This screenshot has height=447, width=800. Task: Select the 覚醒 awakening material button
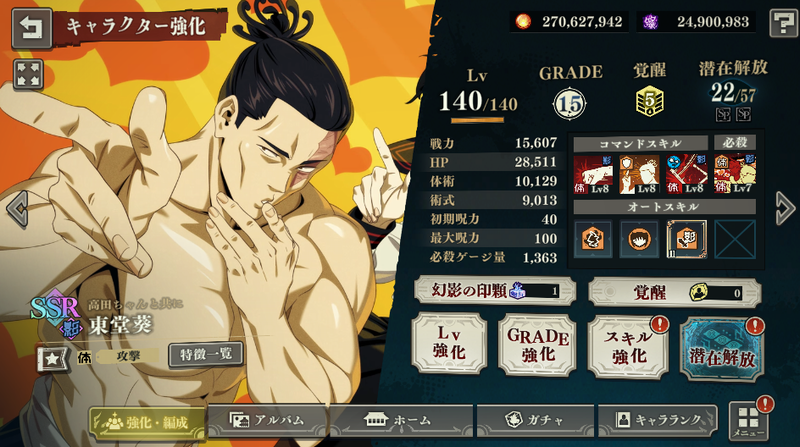tap(674, 291)
